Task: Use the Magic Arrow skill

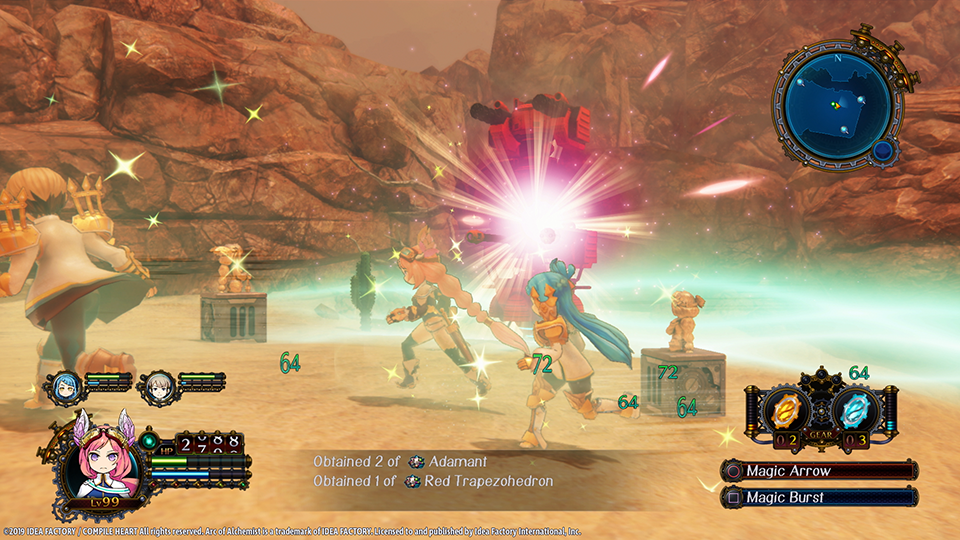Action: [x=819, y=470]
